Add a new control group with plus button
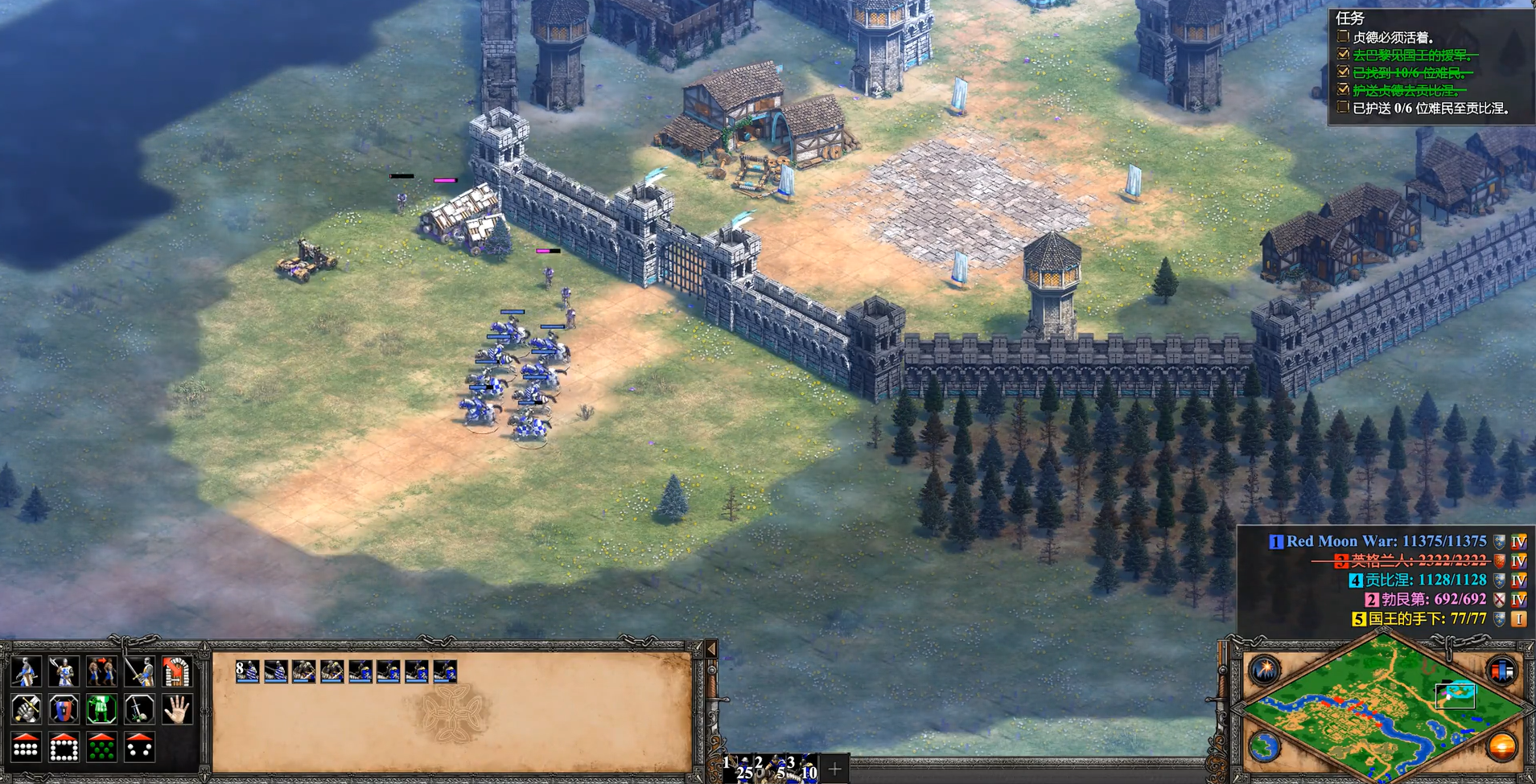 click(x=834, y=770)
